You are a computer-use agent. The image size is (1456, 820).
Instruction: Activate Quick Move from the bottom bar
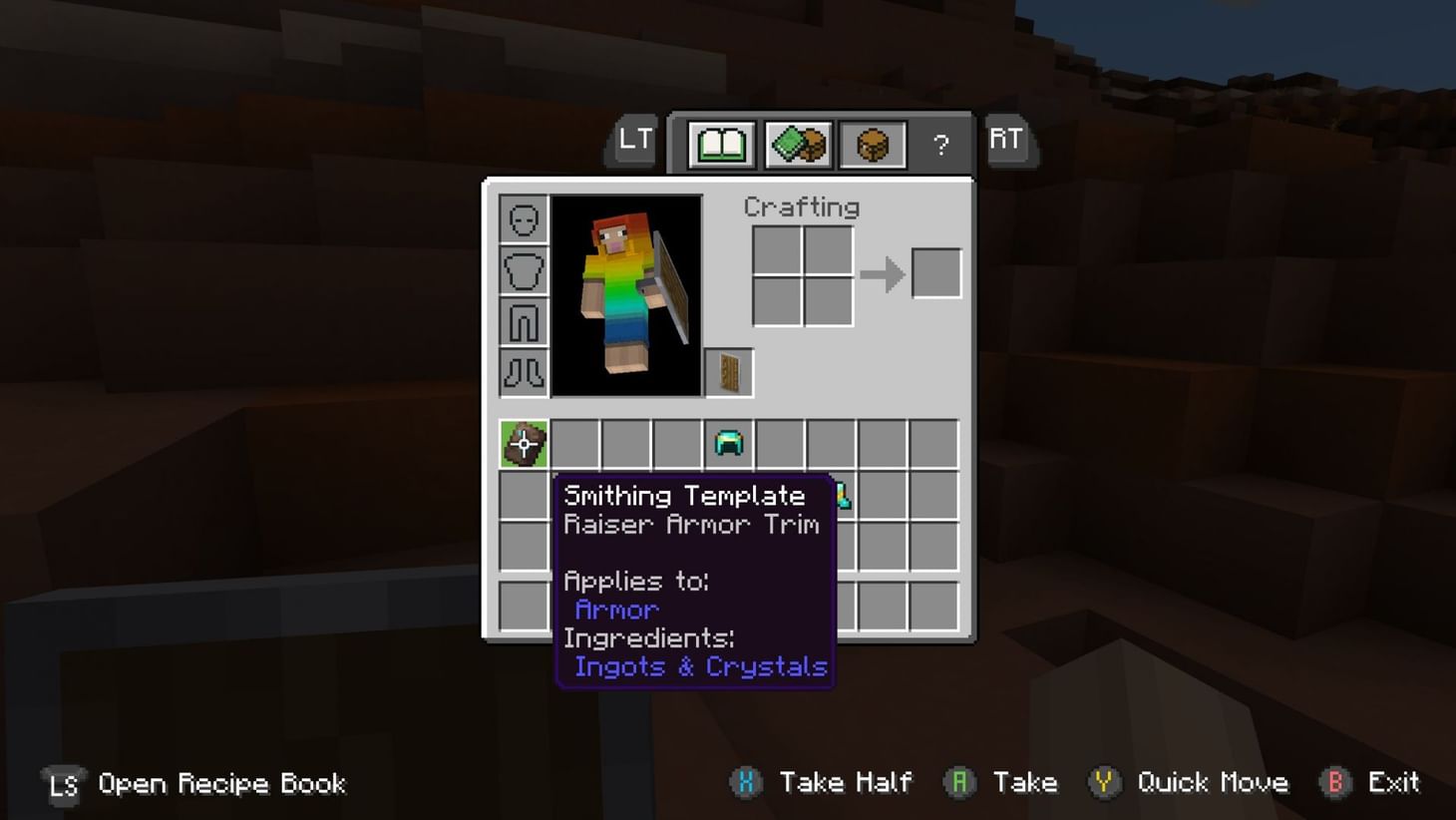point(1217,783)
